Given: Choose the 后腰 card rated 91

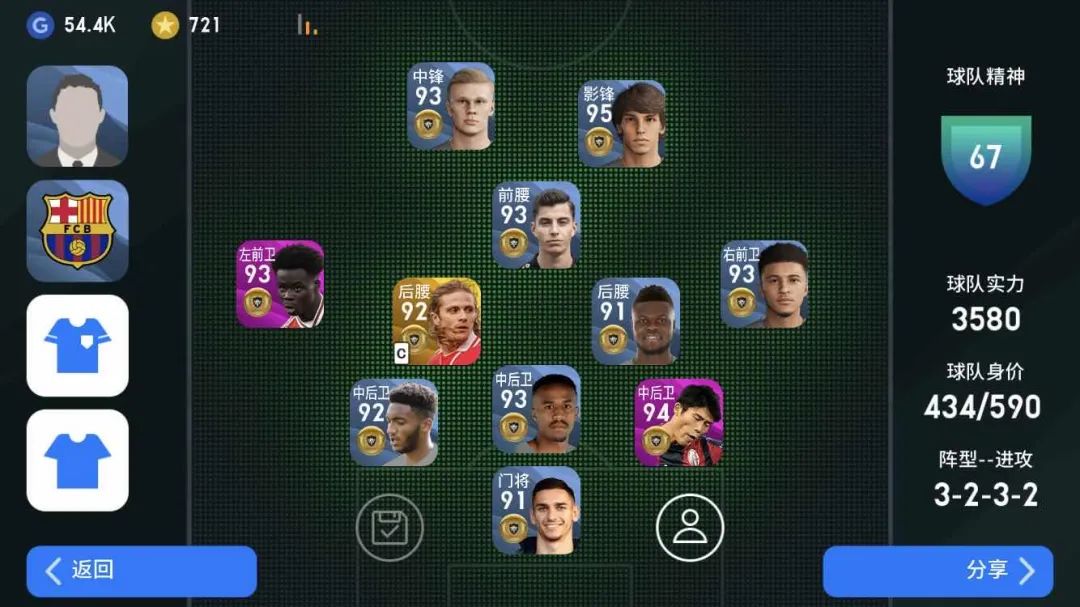Looking at the screenshot, I should (x=636, y=321).
